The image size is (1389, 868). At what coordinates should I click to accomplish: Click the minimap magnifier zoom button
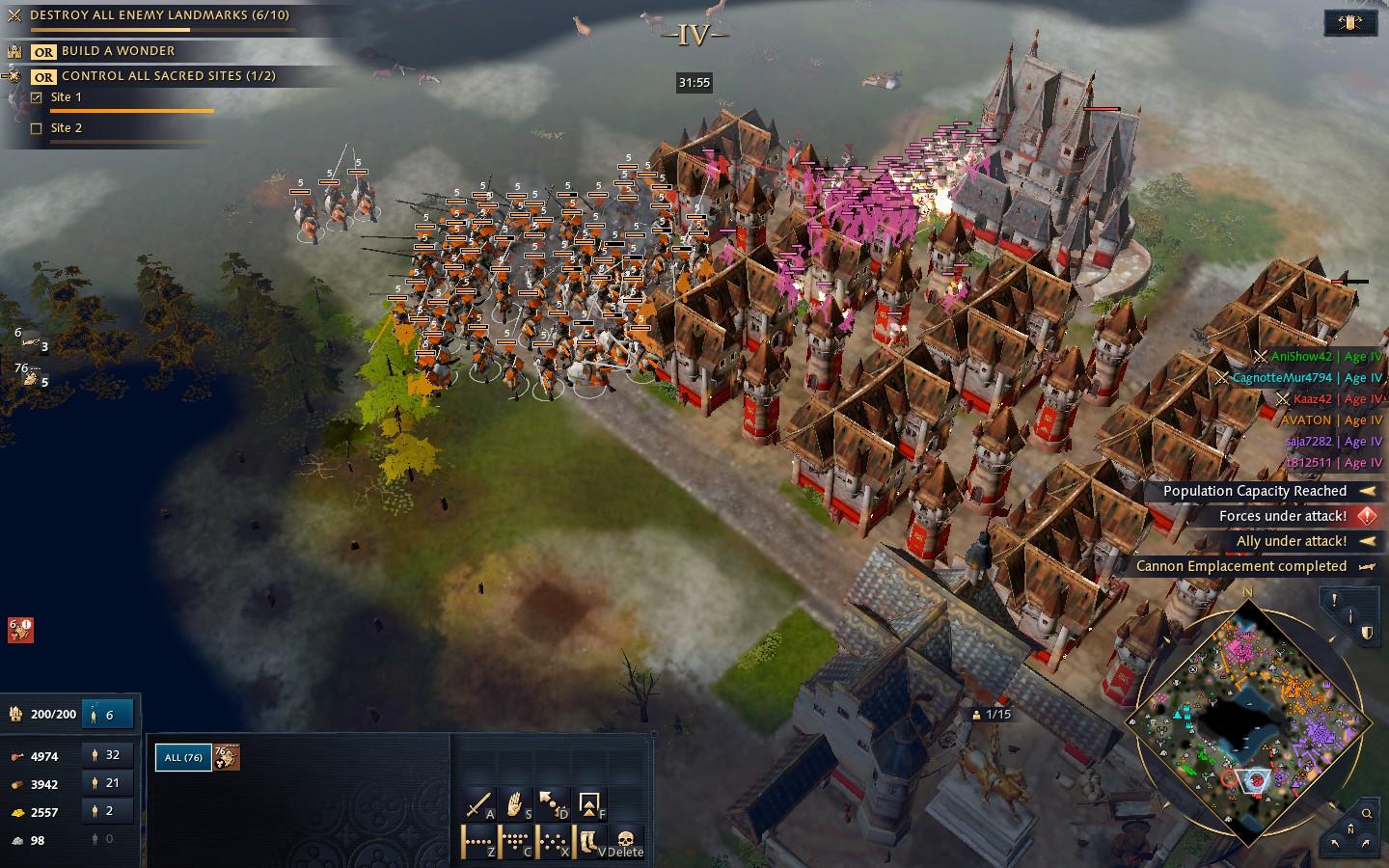[1367, 814]
